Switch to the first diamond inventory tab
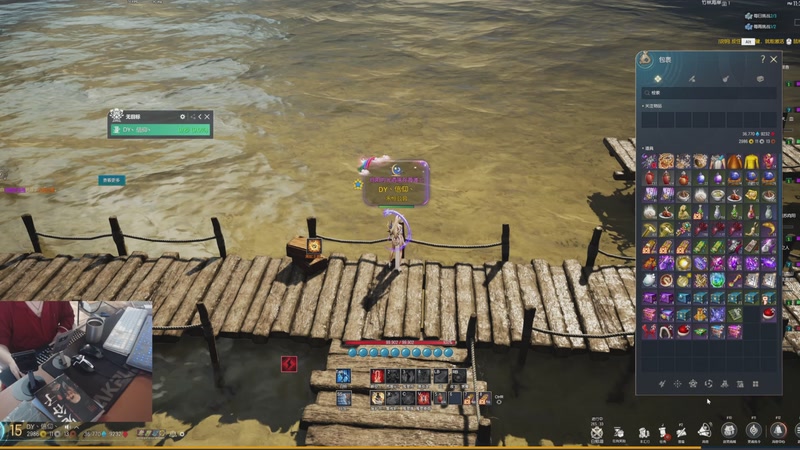The width and height of the screenshot is (800, 450). click(658, 78)
